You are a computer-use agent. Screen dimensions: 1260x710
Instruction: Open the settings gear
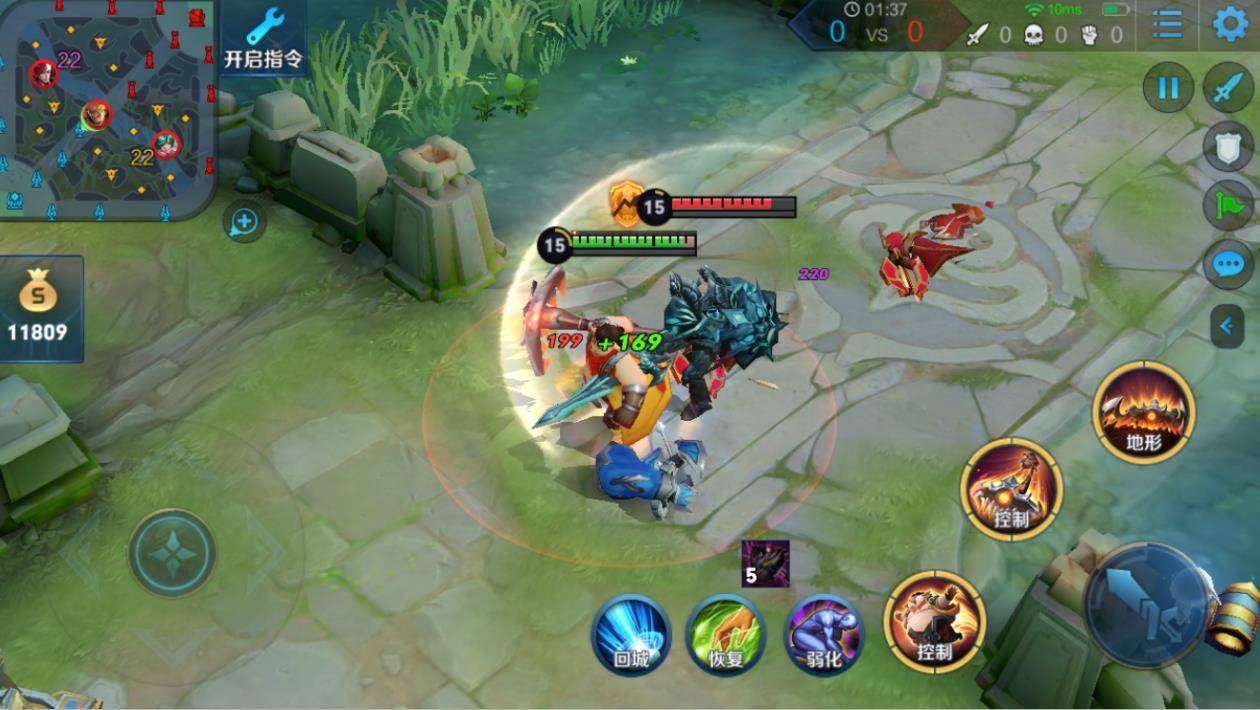click(1230, 23)
